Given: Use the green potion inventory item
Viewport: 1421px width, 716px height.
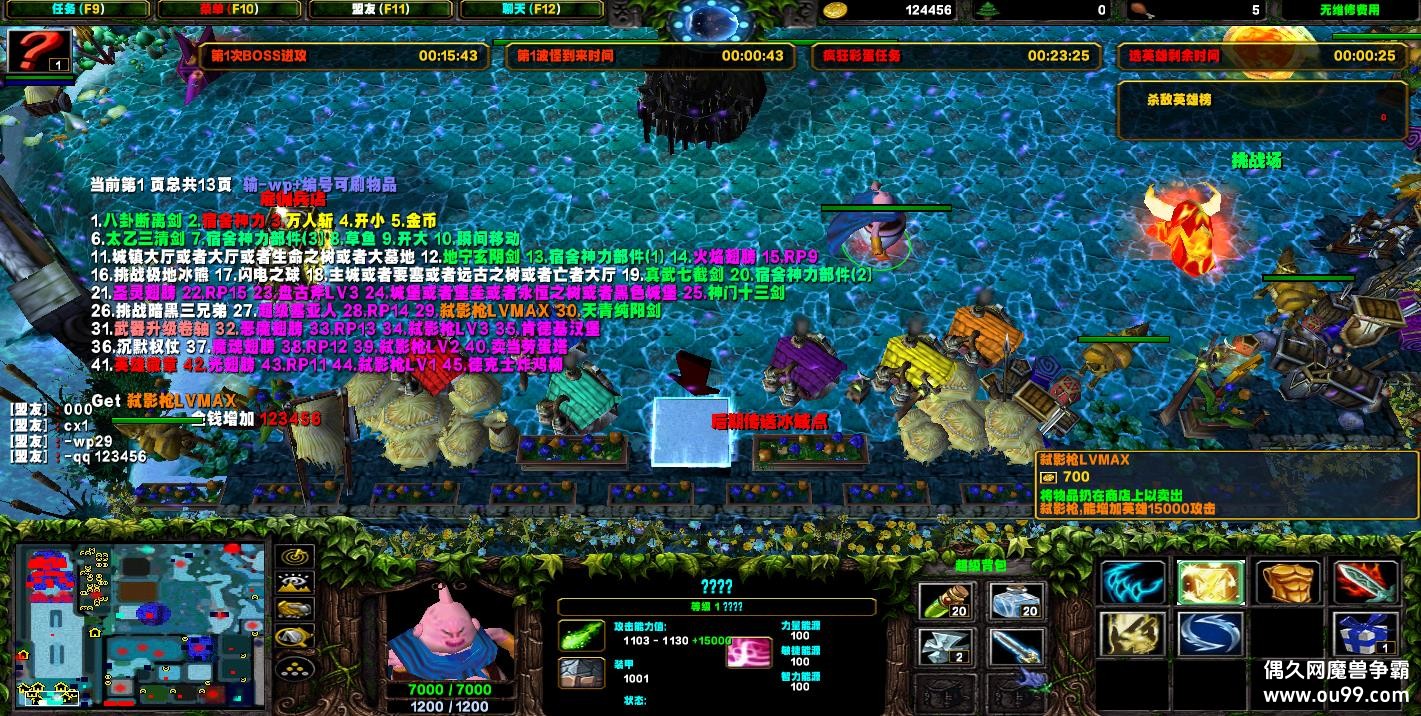Looking at the screenshot, I should tap(943, 601).
